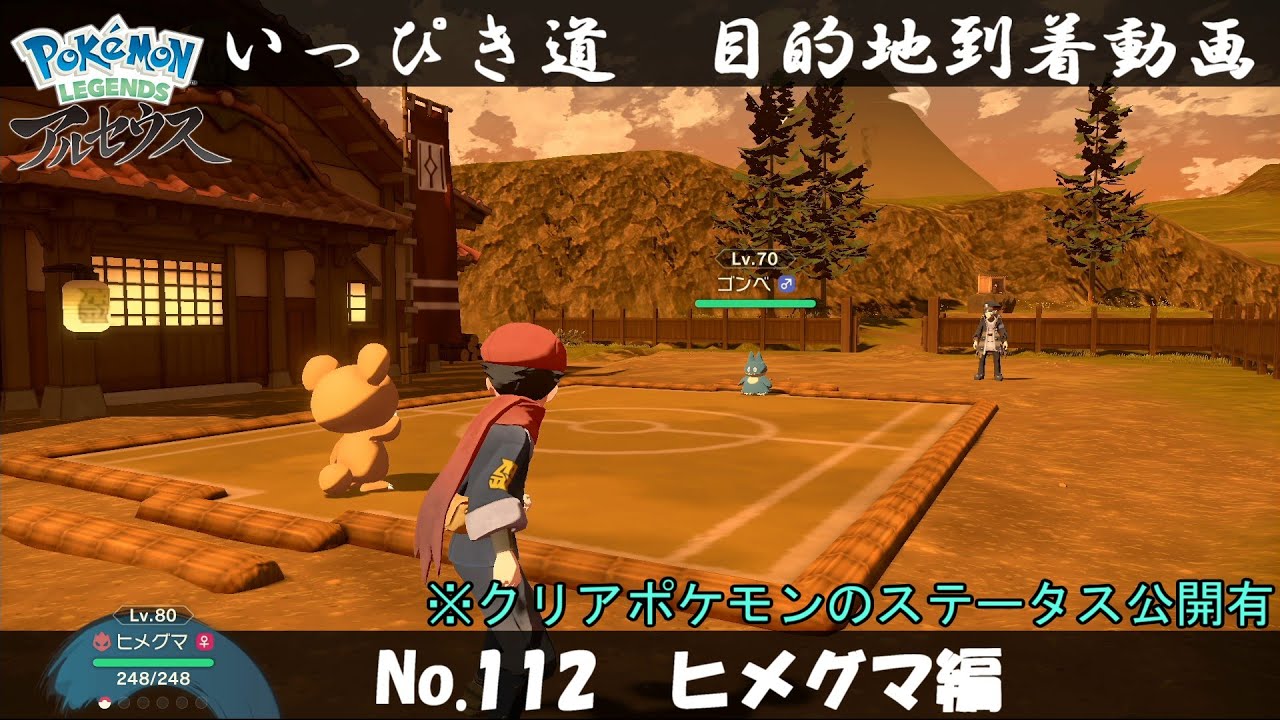The height and width of the screenshot is (720, 1280).
Task: Click the female gender symbol next to ヒメグマ
Action: click(x=205, y=642)
